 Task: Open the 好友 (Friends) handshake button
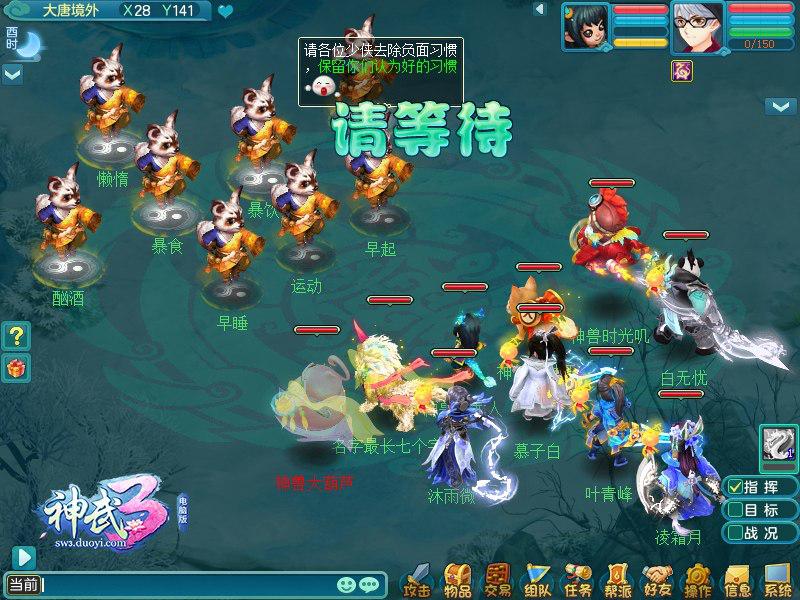[x=657, y=579]
